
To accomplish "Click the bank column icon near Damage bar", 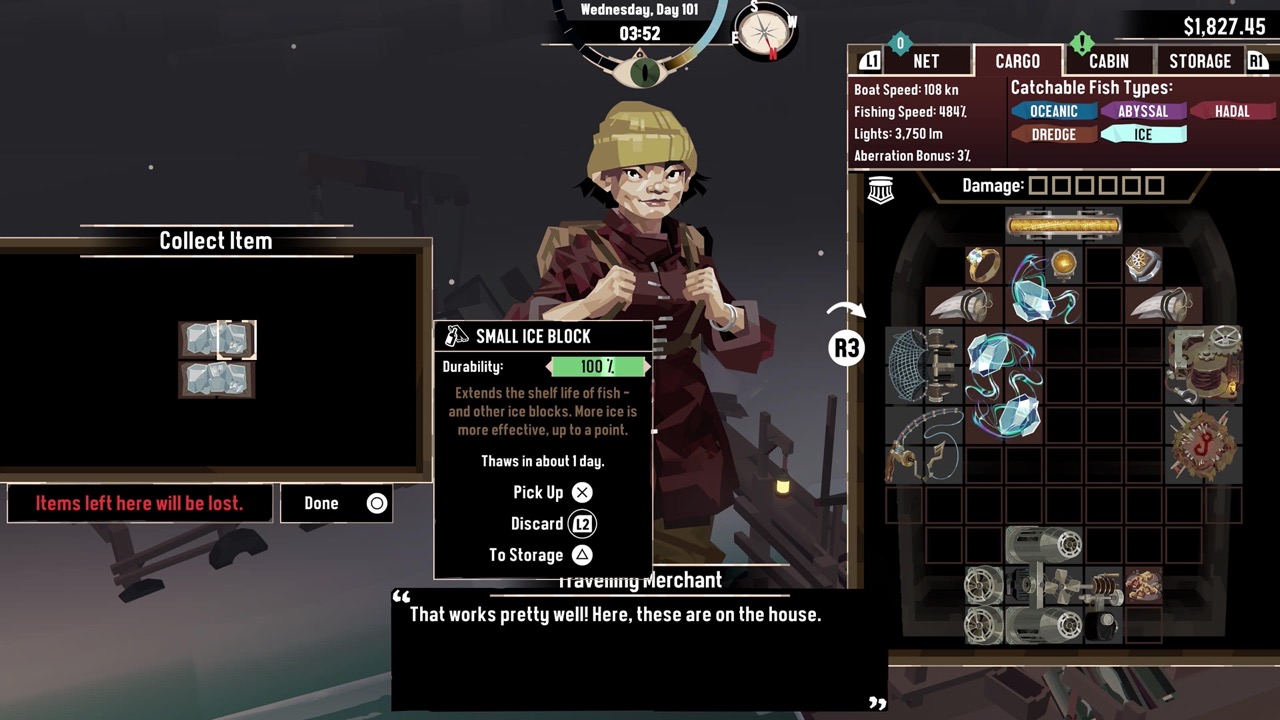I will click(x=880, y=188).
